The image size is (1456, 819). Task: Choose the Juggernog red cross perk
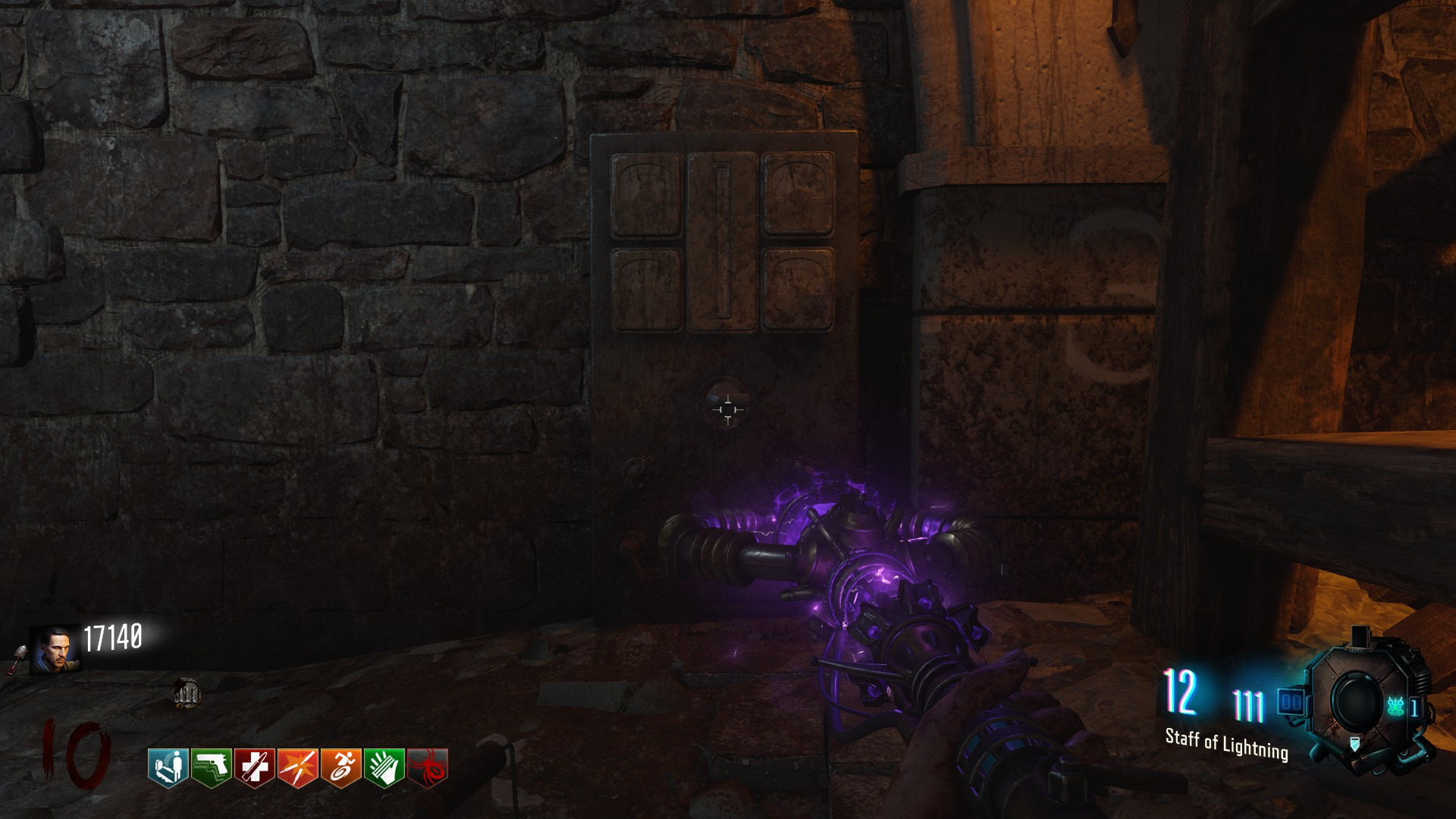coord(255,767)
